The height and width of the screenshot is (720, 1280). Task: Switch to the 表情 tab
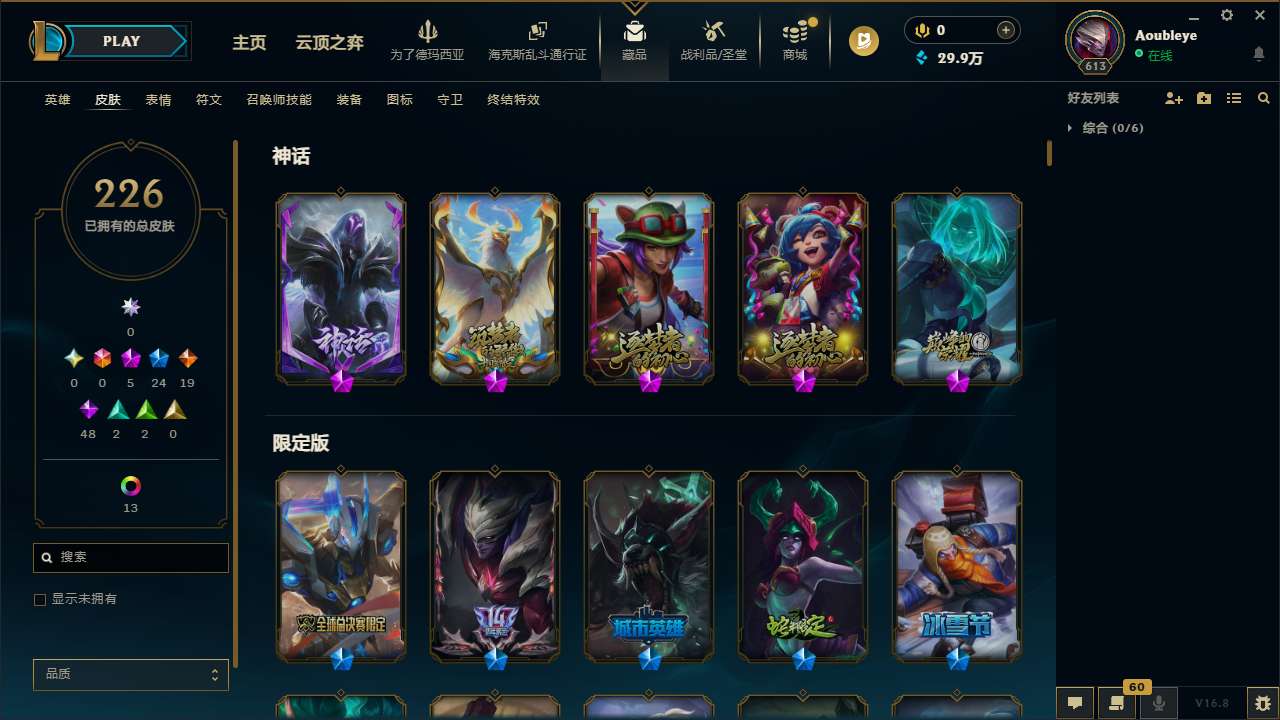[x=158, y=100]
